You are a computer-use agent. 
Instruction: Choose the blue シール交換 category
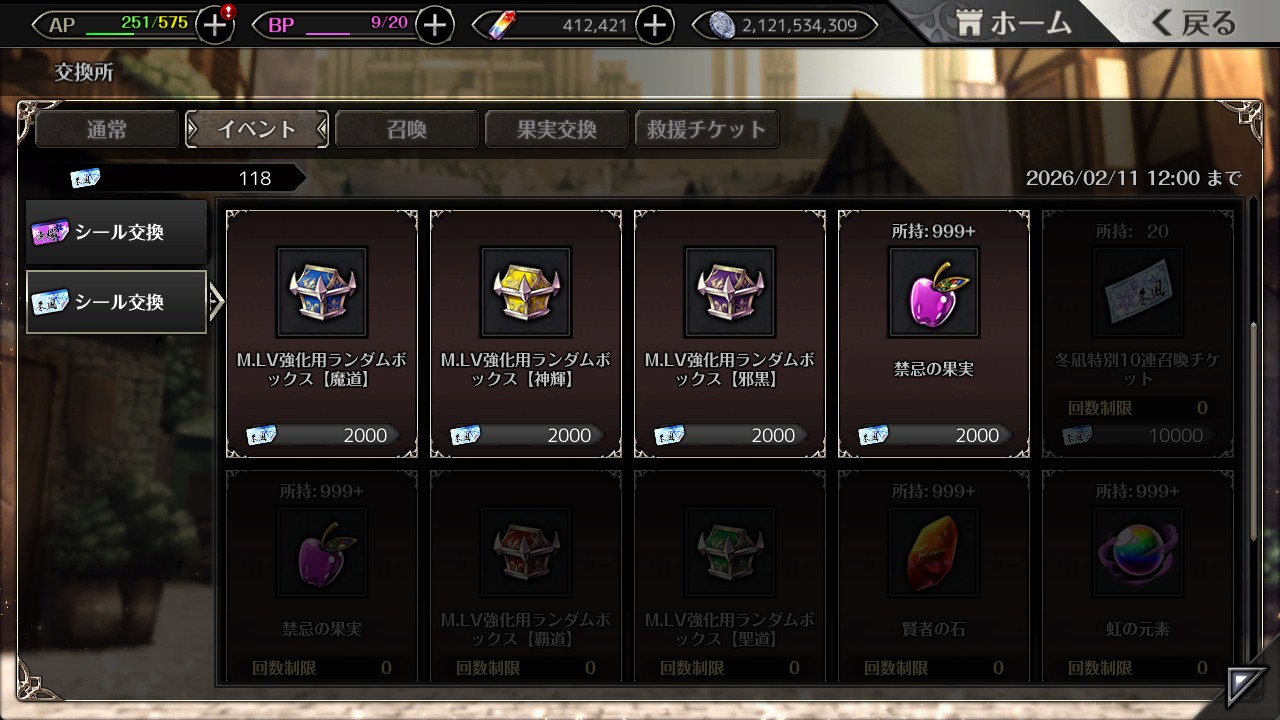(117, 302)
